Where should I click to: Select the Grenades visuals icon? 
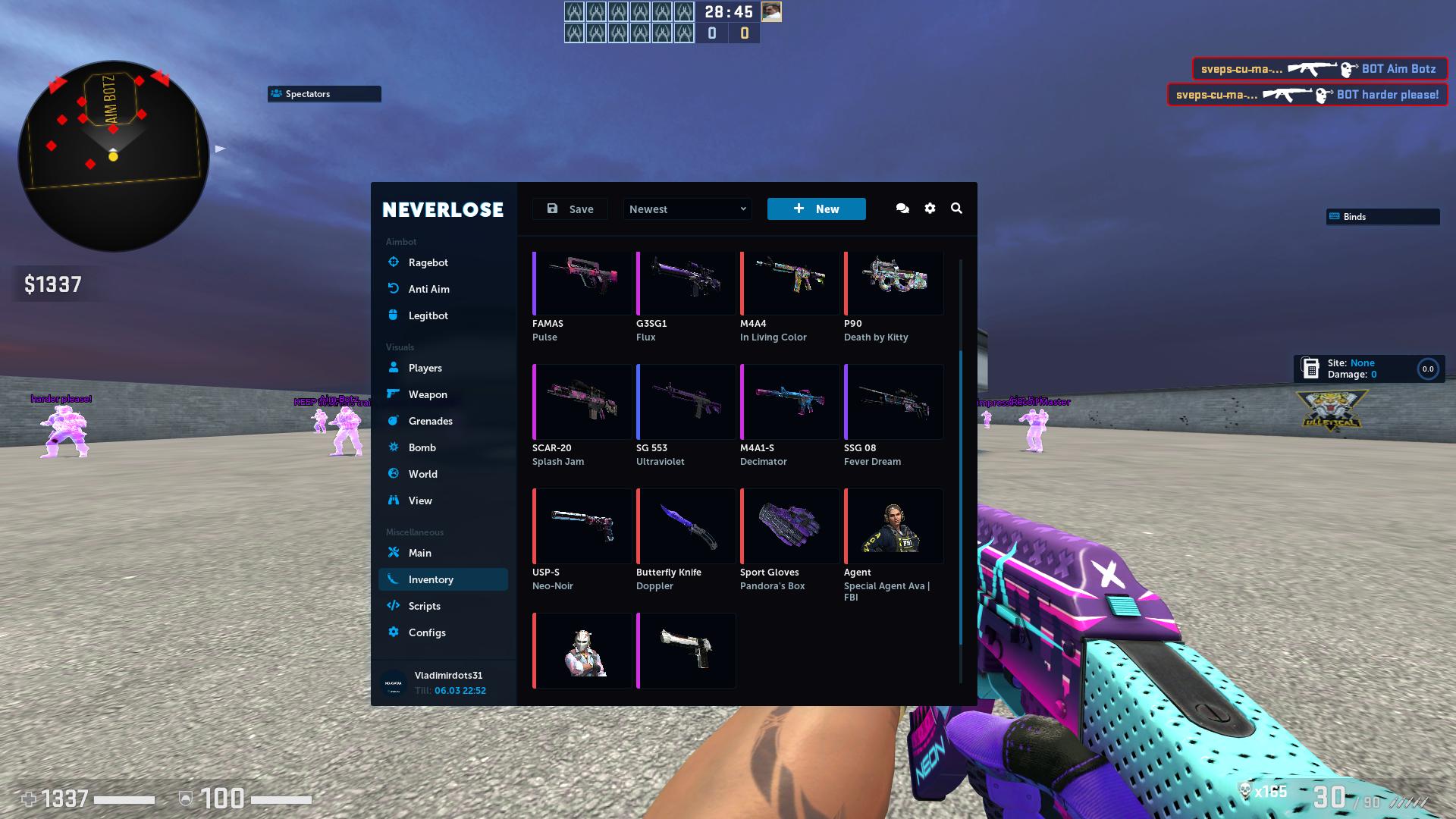click(394, 421)
